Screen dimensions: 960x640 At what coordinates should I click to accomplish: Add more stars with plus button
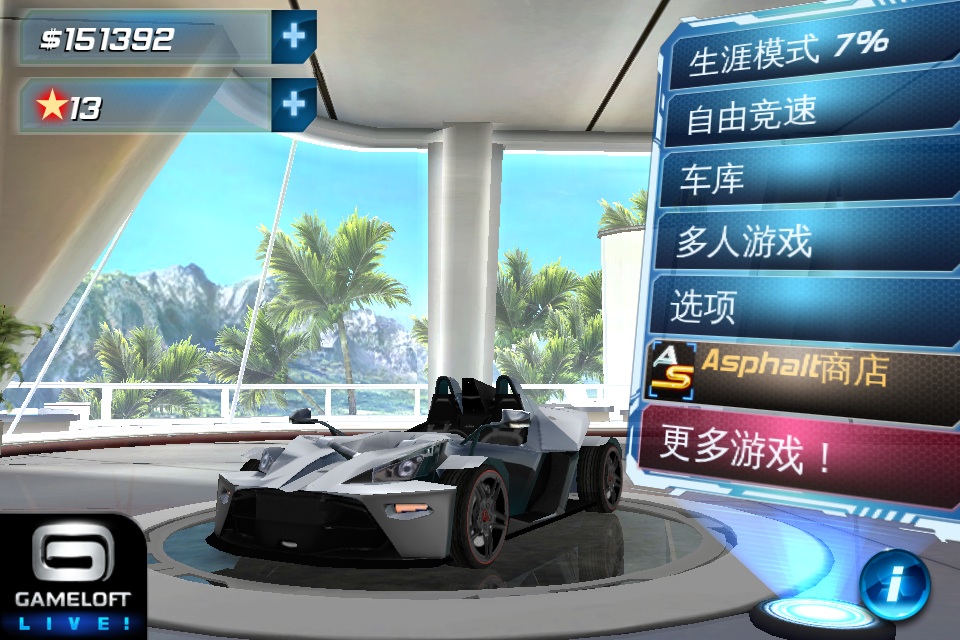(294, 105)
